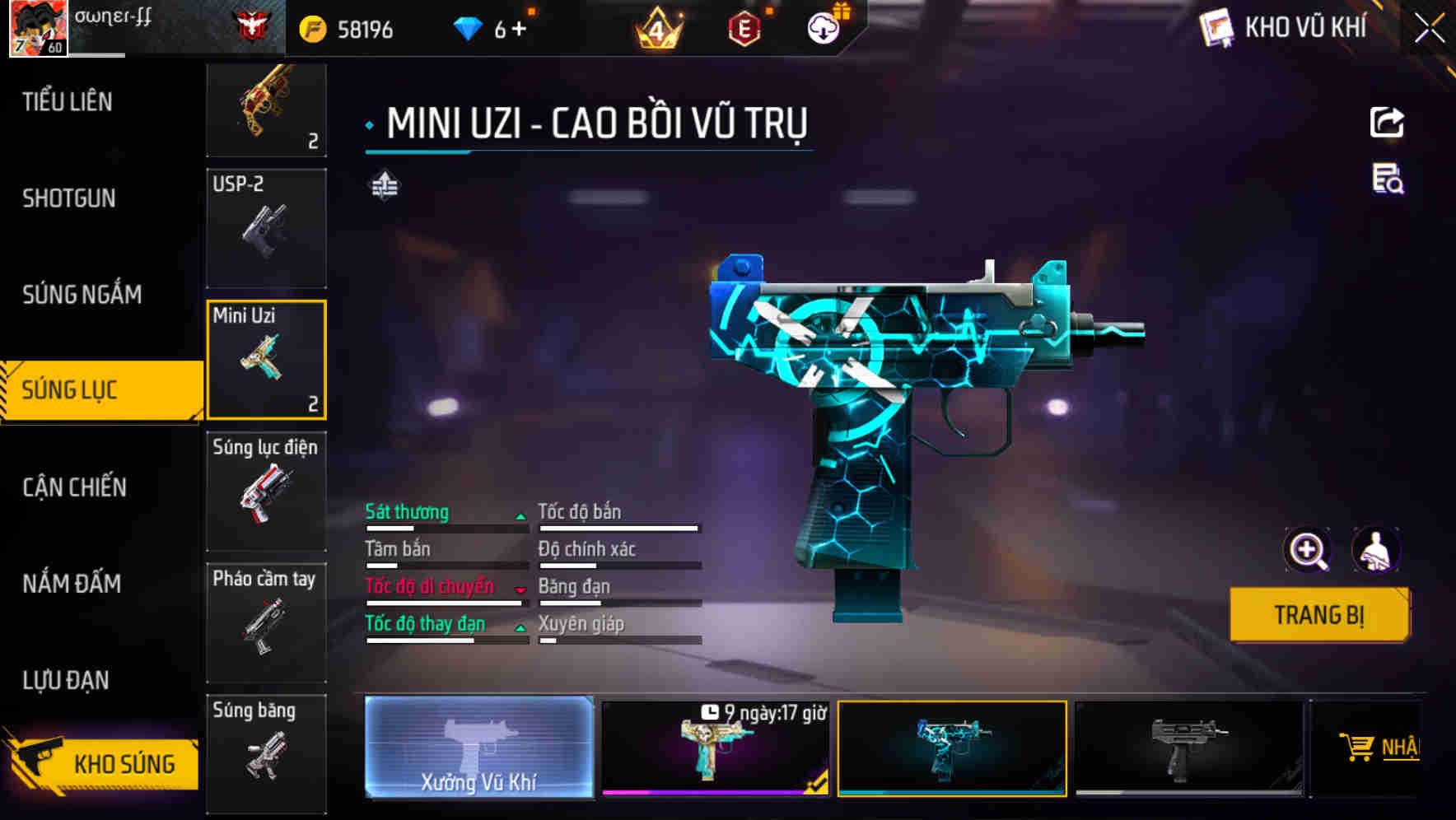Select the USP-2 weapon entry
The width and height of the screenshot is (1456, 820).
tap(266, 228)
